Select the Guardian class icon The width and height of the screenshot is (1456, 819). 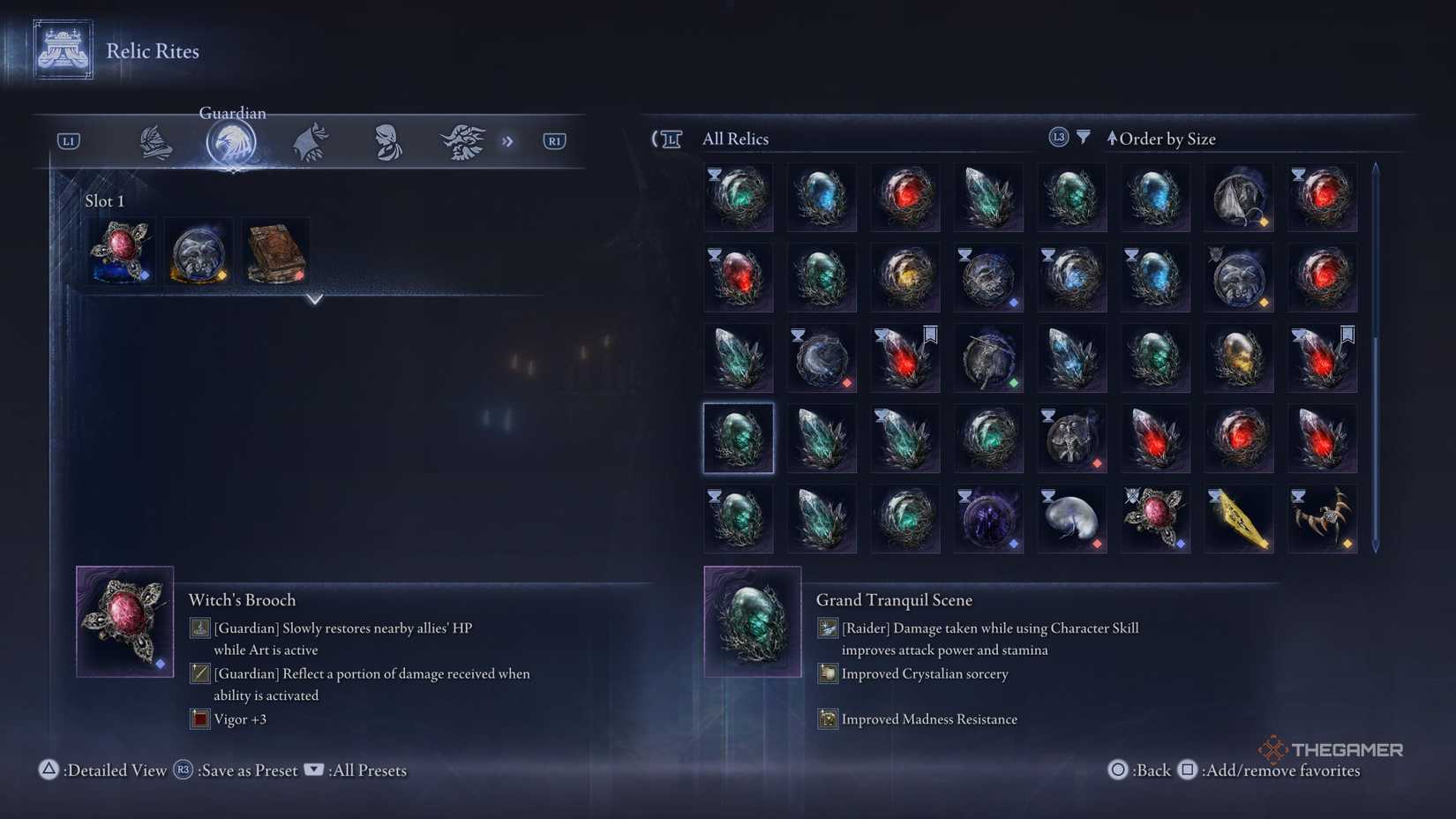(x=232, y=140)
